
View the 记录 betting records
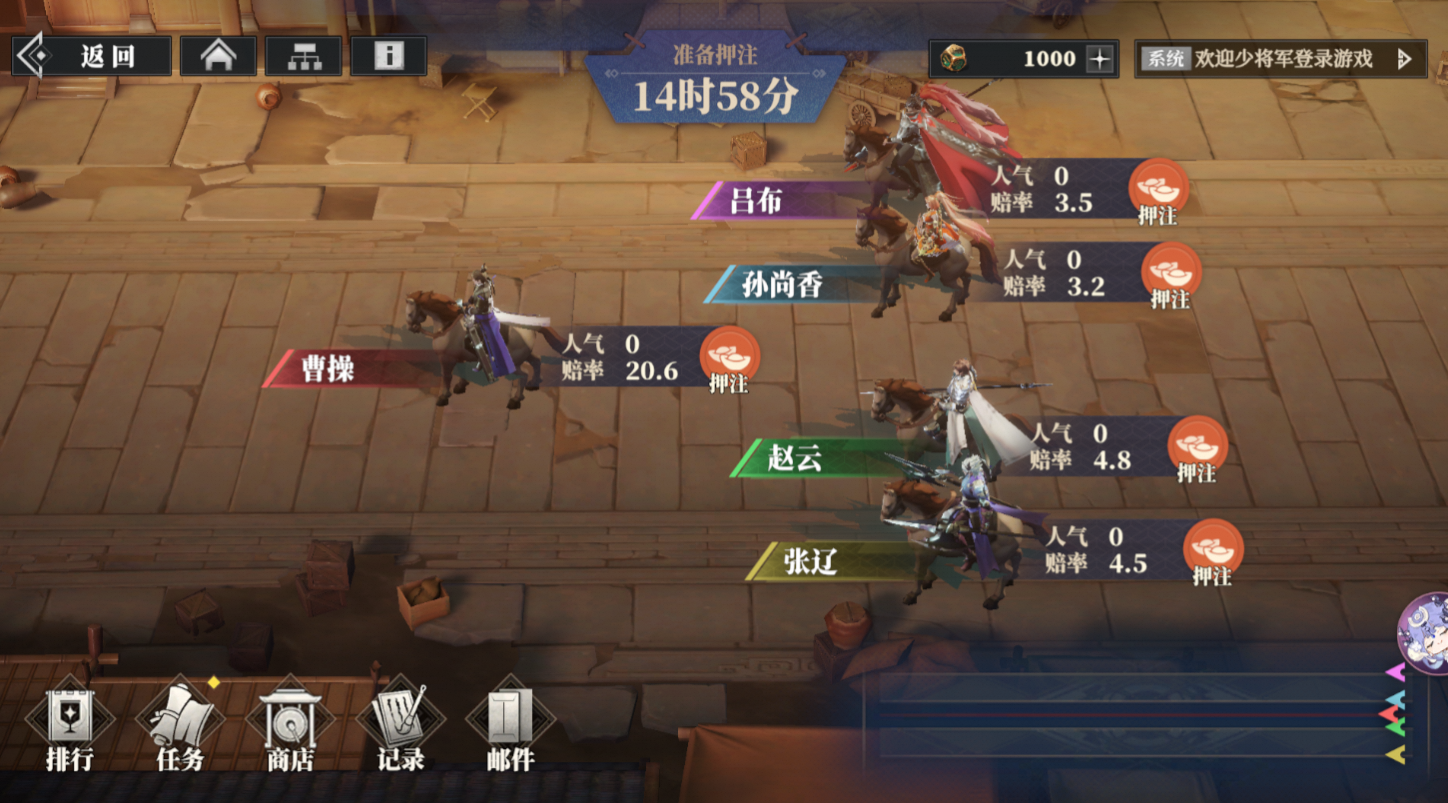click(401, 727)
